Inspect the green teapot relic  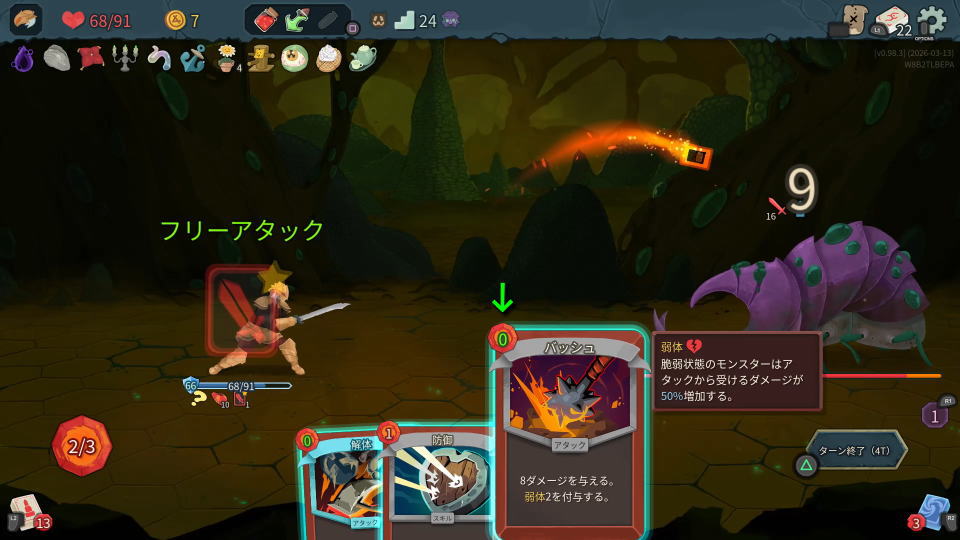tap(363, 59)
